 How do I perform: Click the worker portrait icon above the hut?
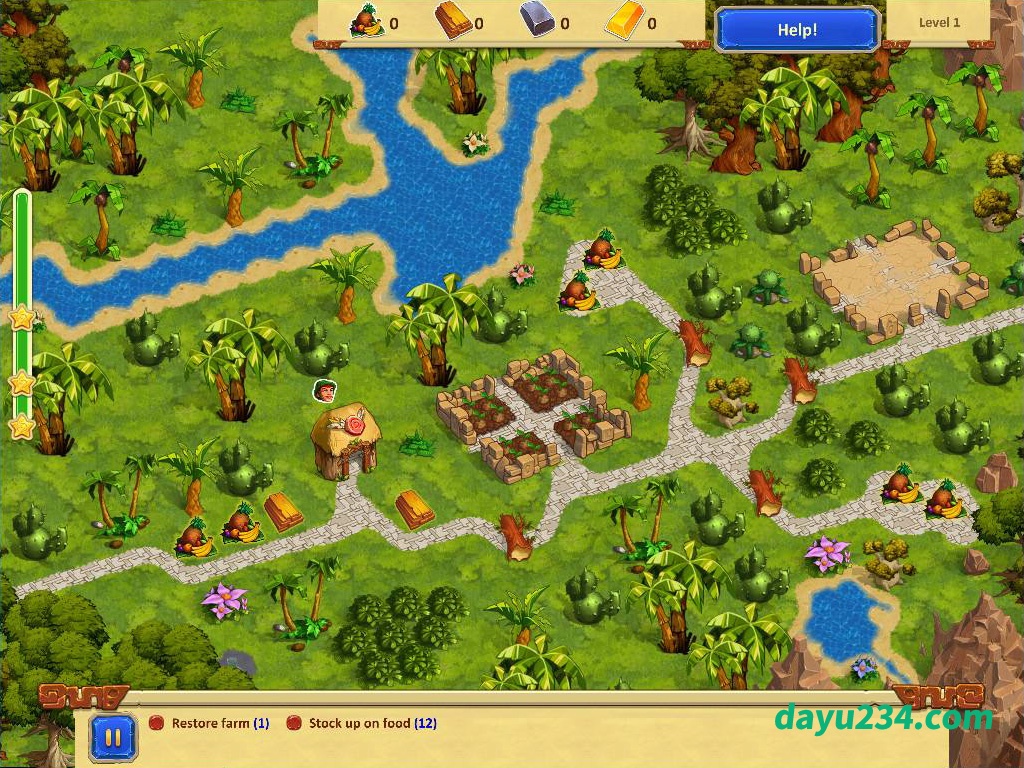(325, 390)
